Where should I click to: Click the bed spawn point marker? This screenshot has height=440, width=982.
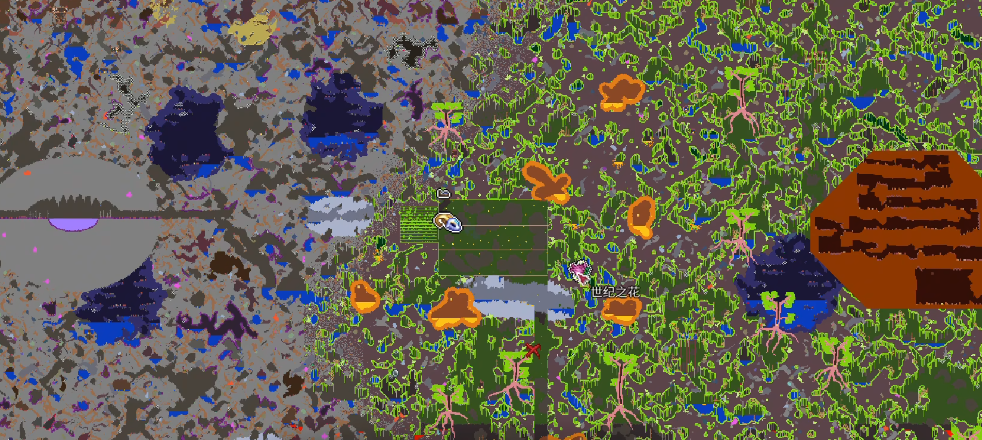tap(444, 193)
